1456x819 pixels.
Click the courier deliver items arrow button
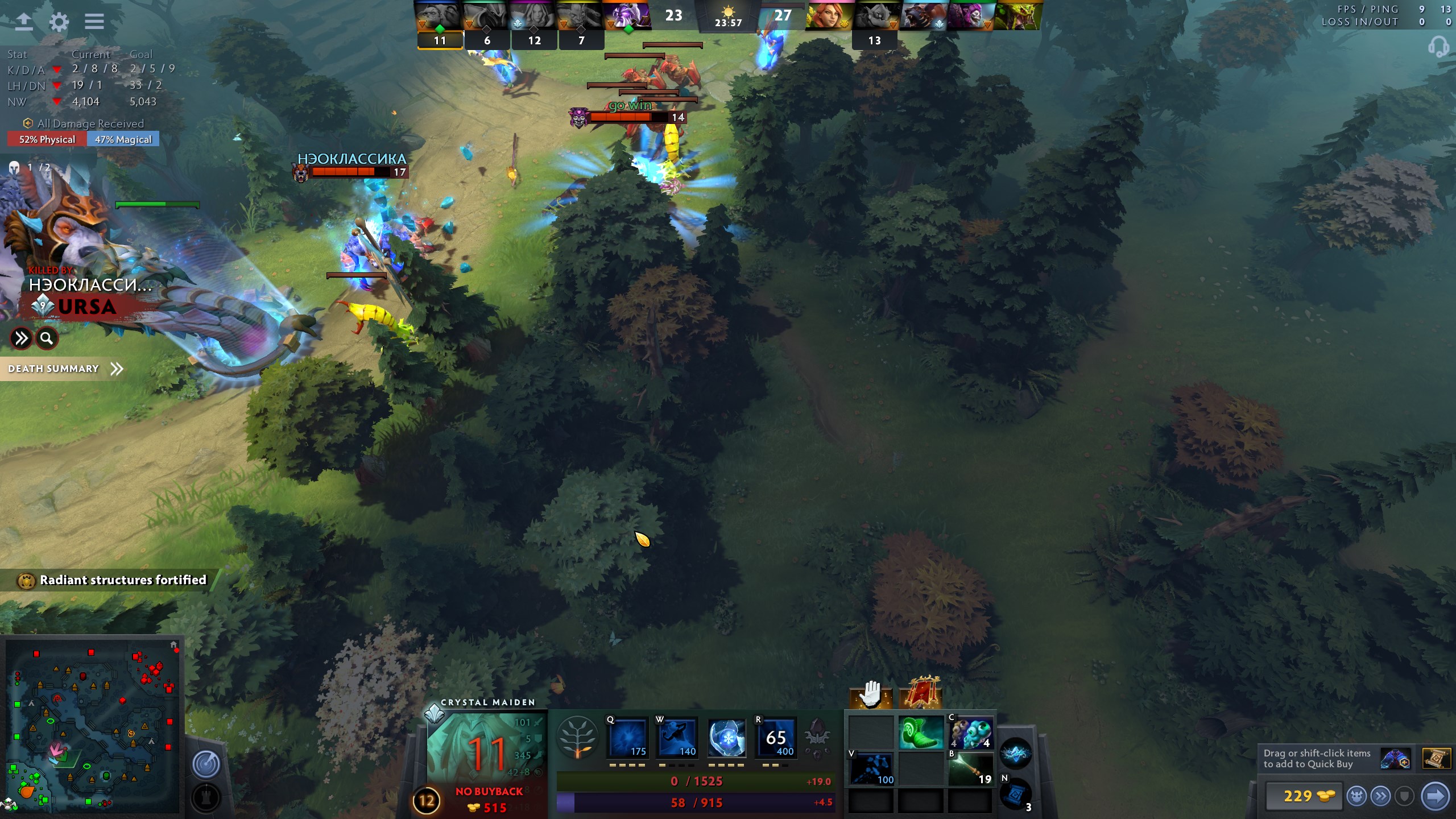pyautogui.click(x=1435, y=796)
